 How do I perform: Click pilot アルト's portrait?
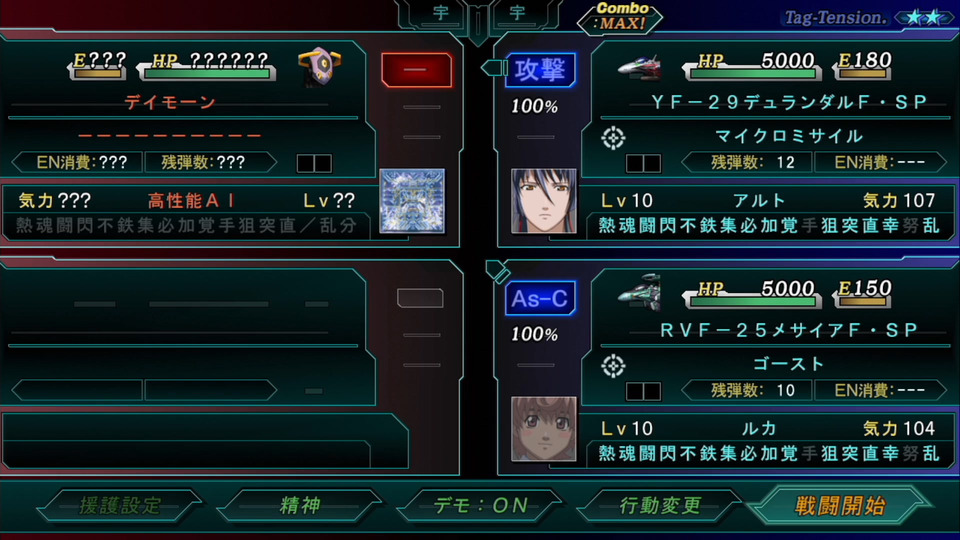tap(544, 200)
